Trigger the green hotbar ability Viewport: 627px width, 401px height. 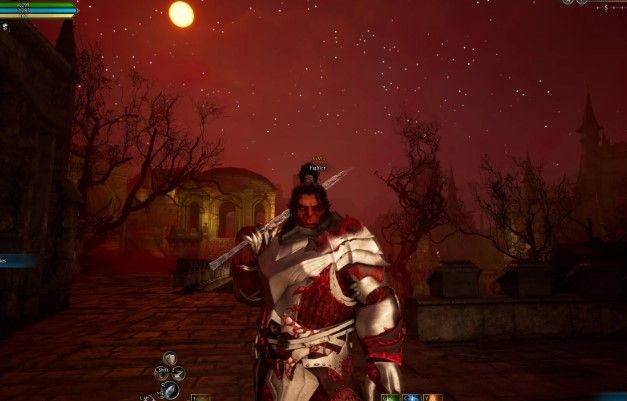click(x=388, y=397)
